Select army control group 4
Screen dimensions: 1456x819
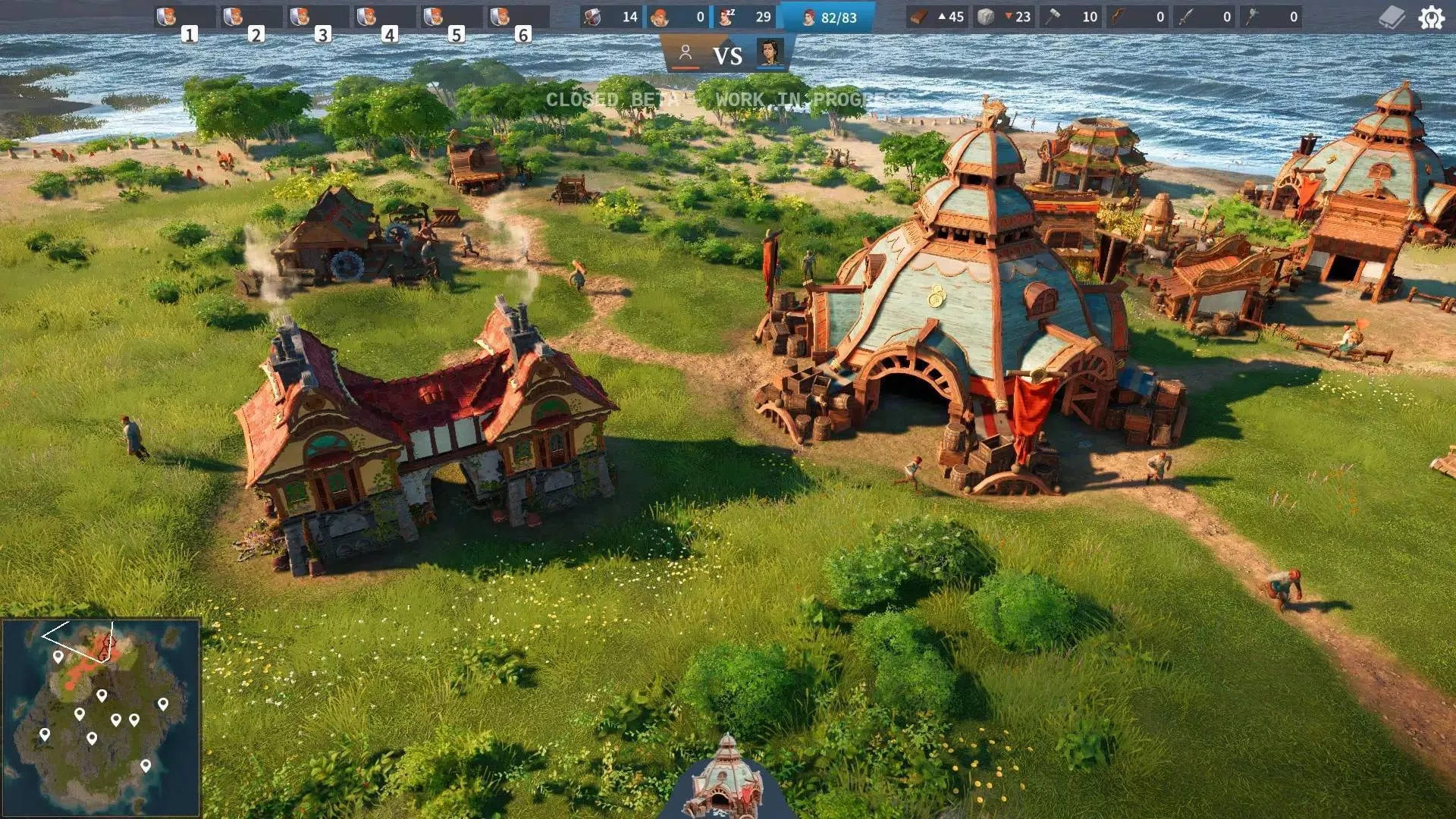(384, 17)
